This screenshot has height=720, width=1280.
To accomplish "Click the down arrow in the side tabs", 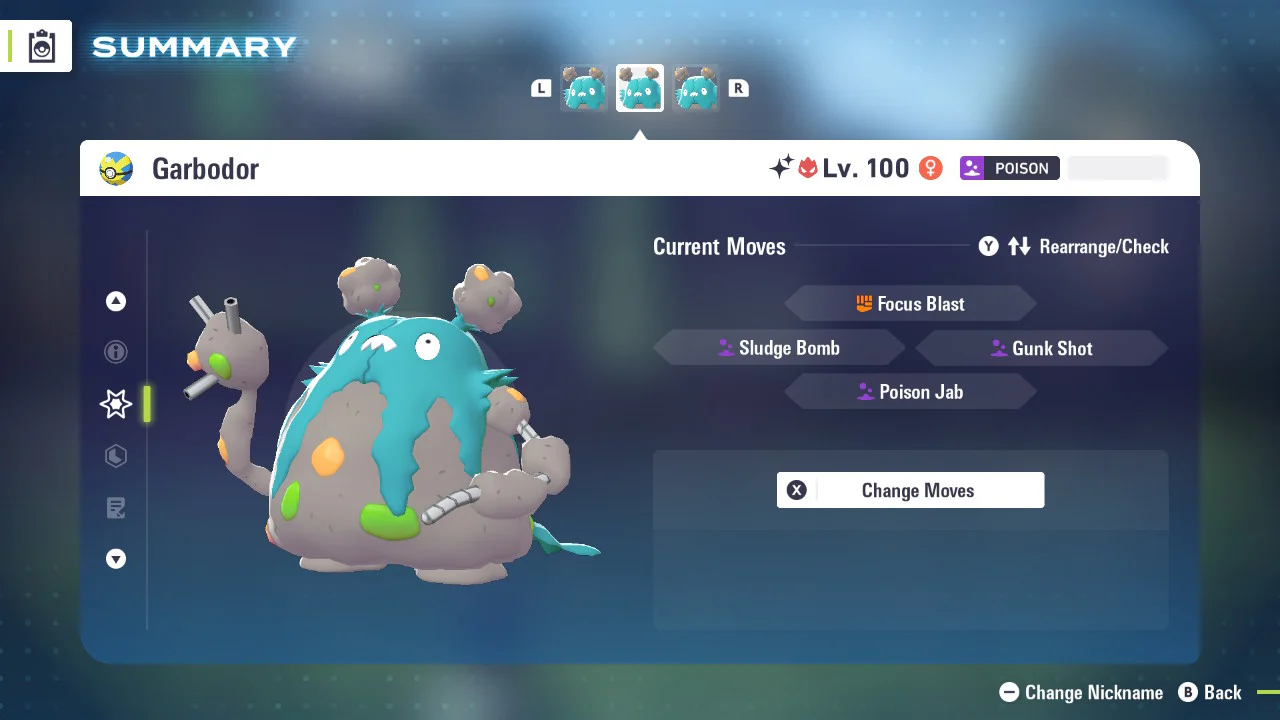I will (x=116, y=559).
